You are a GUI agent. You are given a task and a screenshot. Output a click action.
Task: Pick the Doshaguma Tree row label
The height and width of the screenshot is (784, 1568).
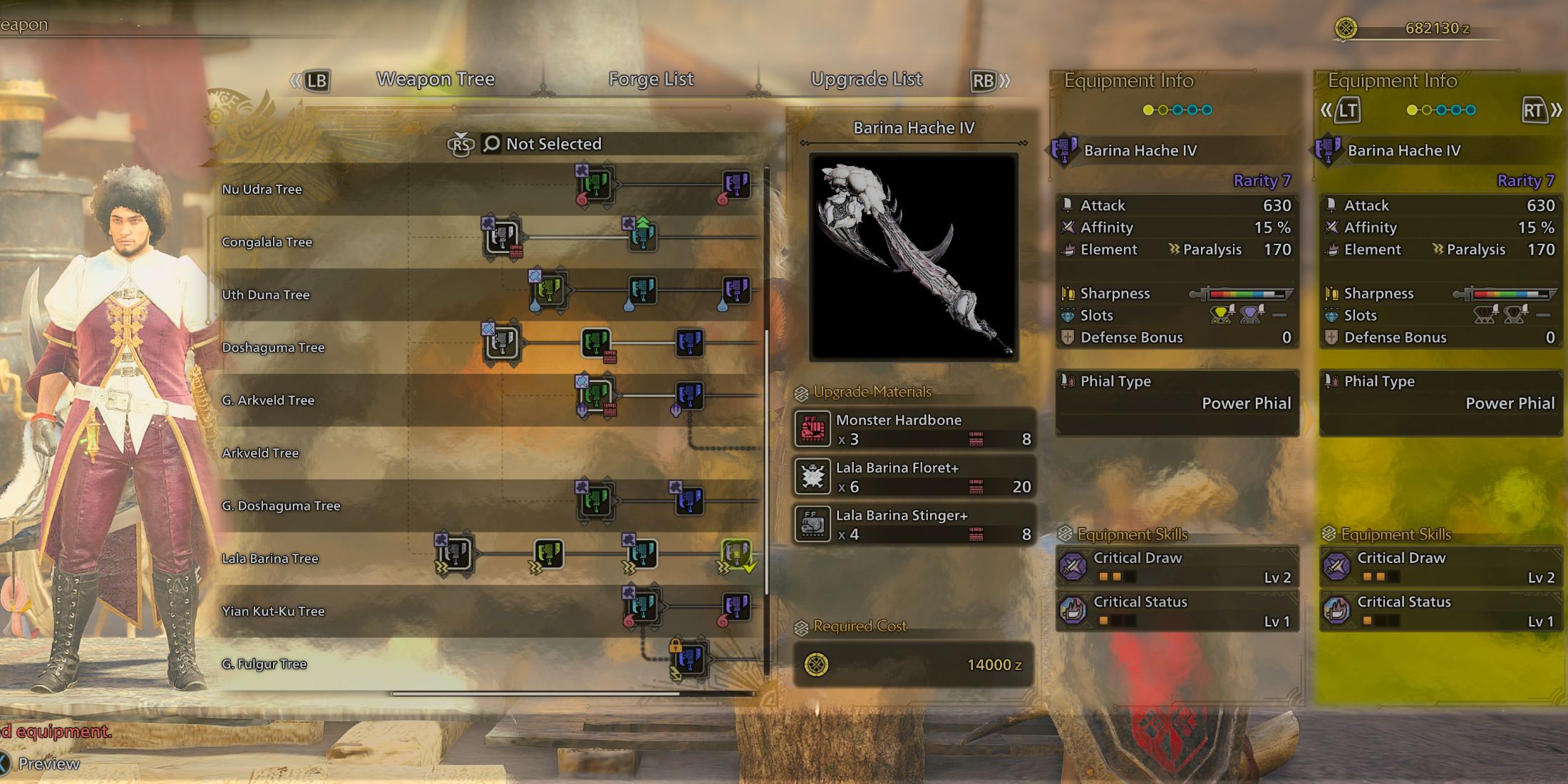(x=274, y=348)
